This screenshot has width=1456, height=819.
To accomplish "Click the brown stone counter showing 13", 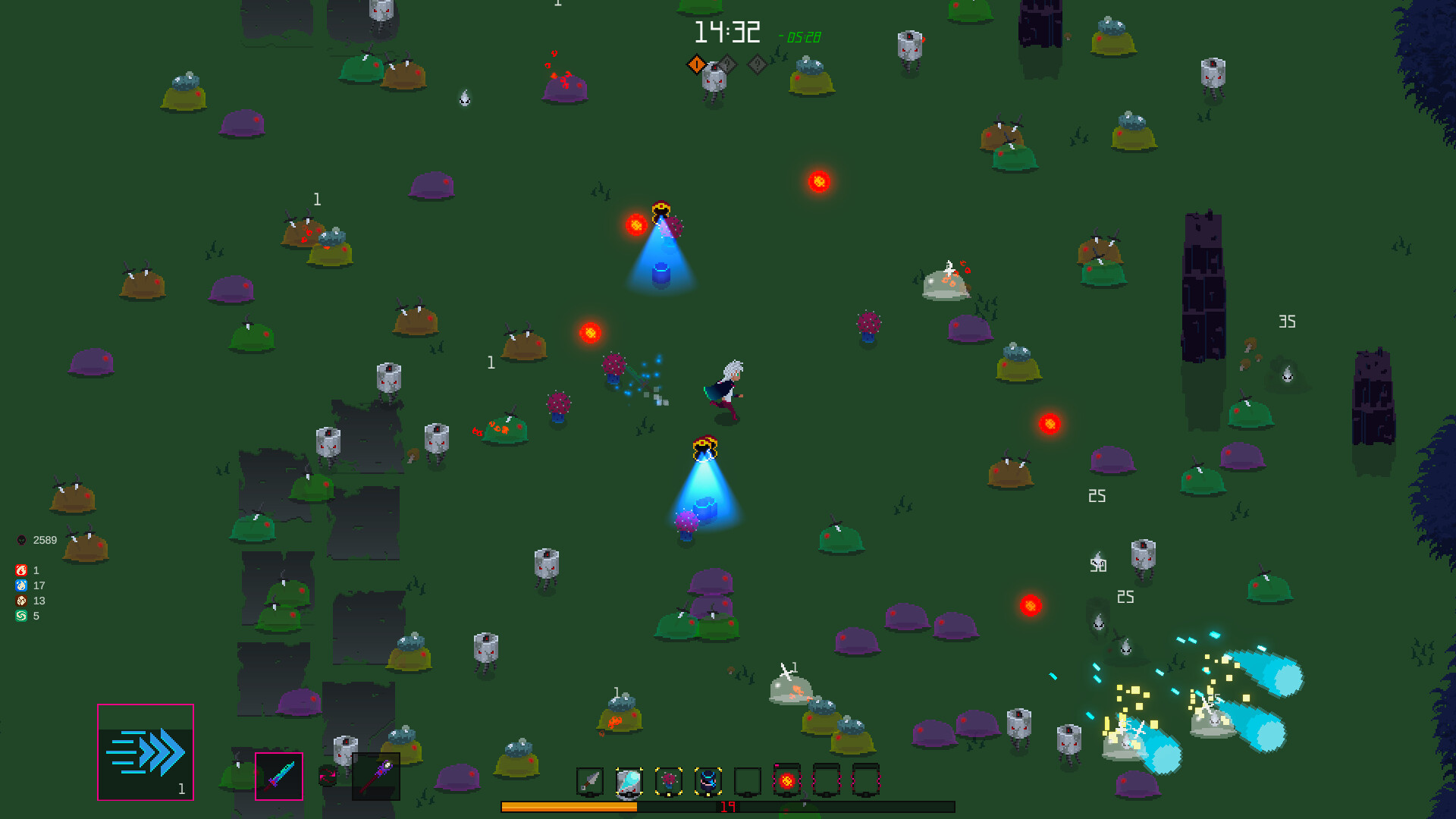I will click(21, 601).
